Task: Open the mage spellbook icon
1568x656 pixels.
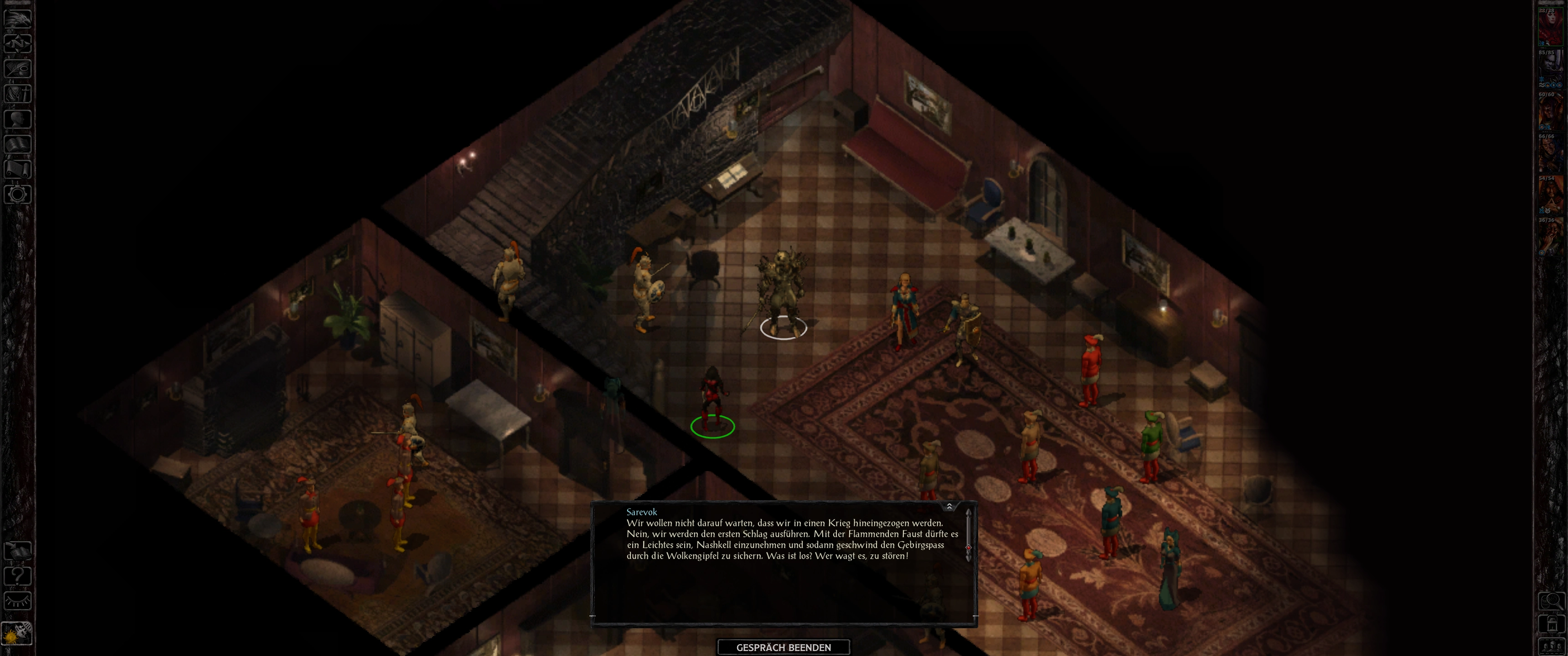Action: click(x=18, y=144)
